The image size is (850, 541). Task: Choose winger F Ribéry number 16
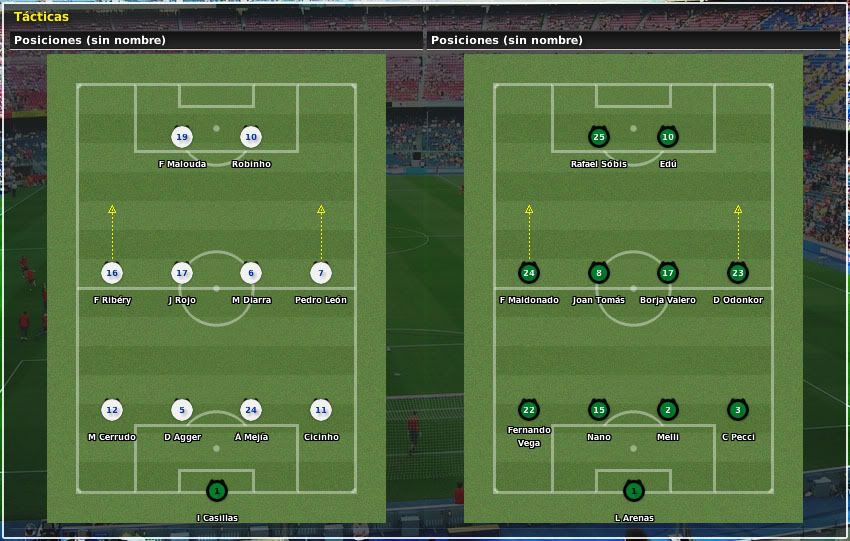point(112,273)
